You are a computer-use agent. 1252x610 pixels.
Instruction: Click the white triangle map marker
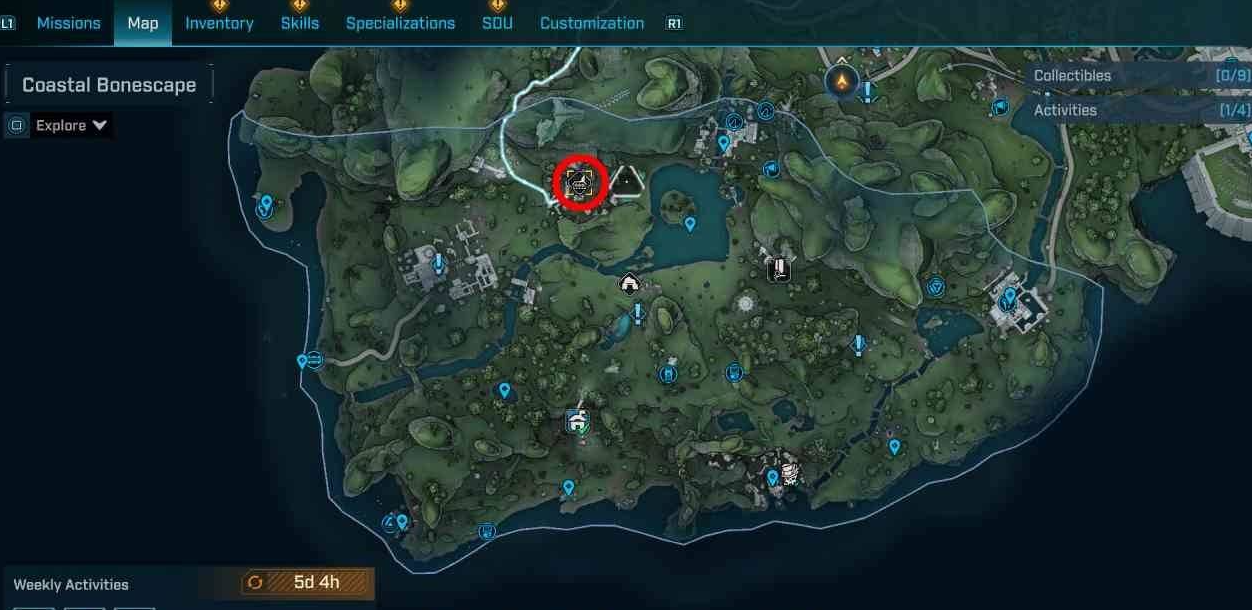[627, 182]
